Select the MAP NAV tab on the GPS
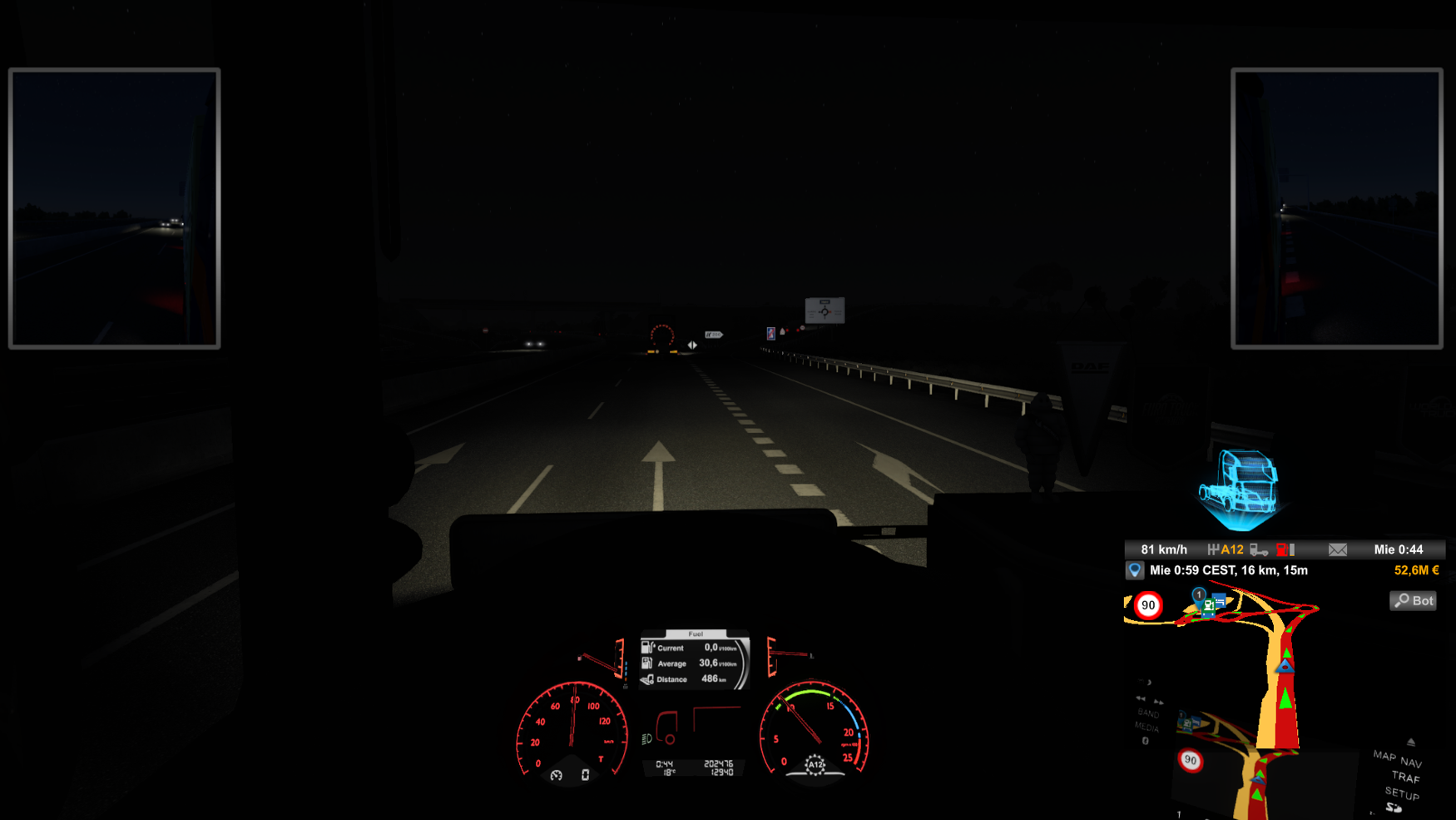Screen dimensions: 1456x820 [1396, 760]
